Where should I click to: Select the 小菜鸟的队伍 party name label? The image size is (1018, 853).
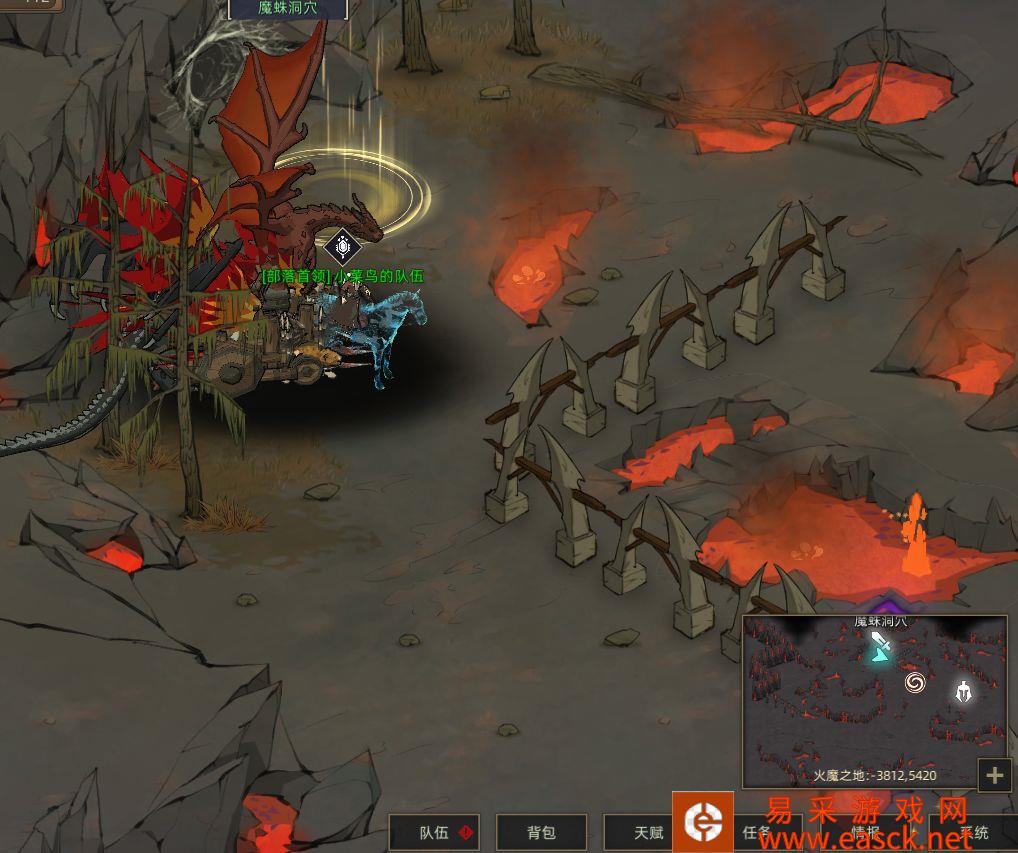(342, 276)
